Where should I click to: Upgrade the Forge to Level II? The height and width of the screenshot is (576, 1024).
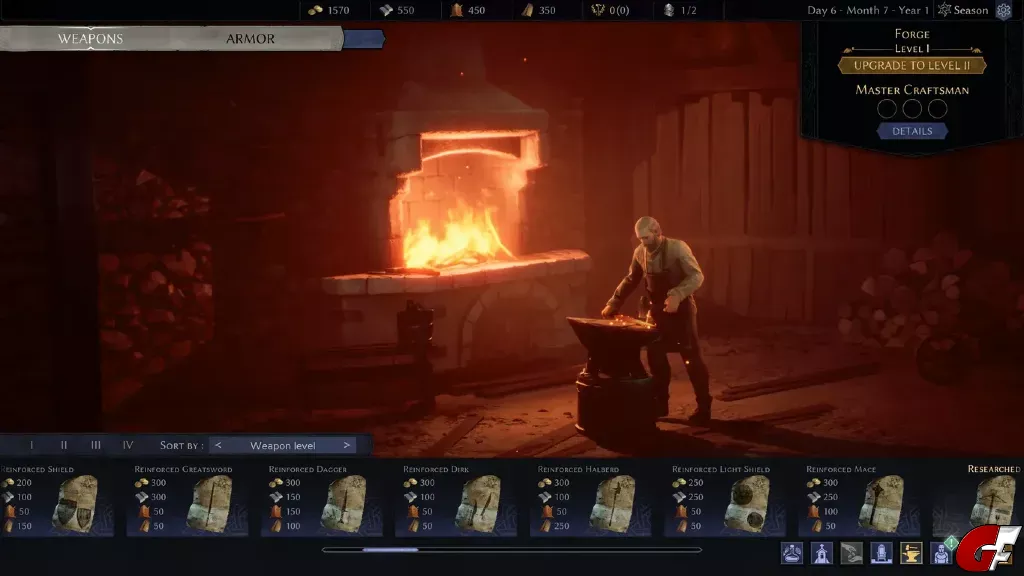(912, 66)
